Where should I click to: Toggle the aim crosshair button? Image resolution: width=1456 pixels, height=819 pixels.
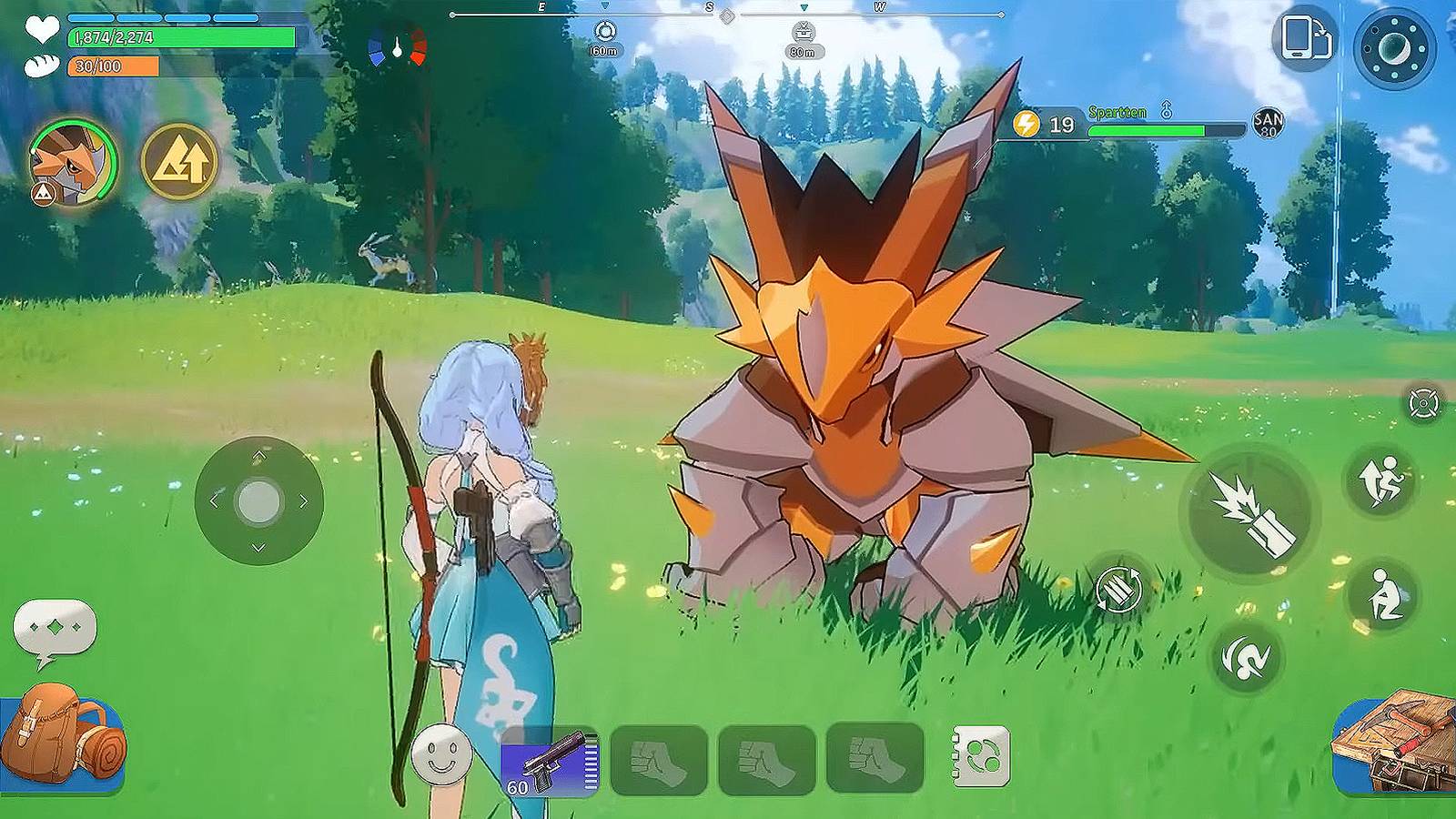click(x=1423, y=402)
